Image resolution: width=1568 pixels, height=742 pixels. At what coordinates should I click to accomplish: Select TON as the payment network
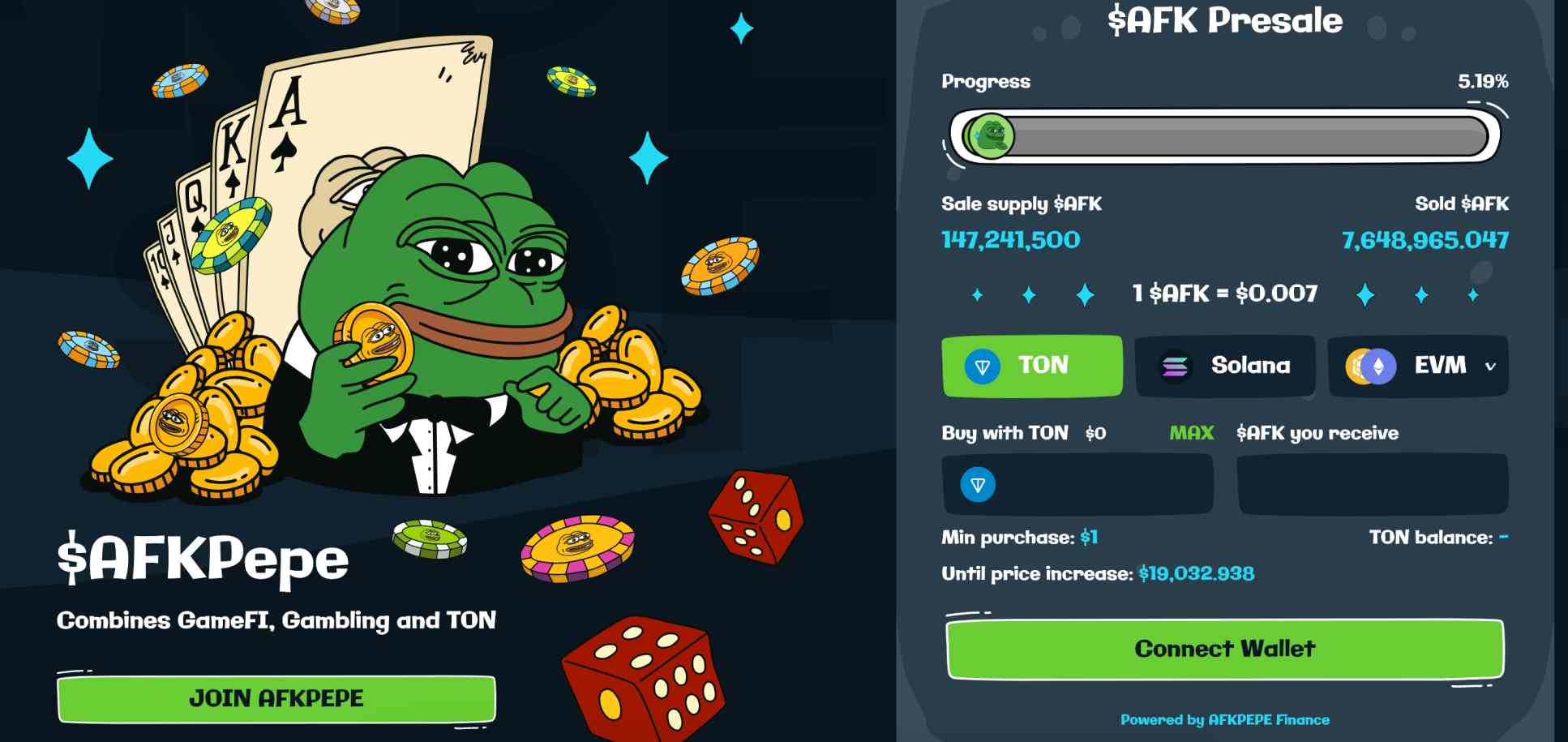(x=1031, y=365)
